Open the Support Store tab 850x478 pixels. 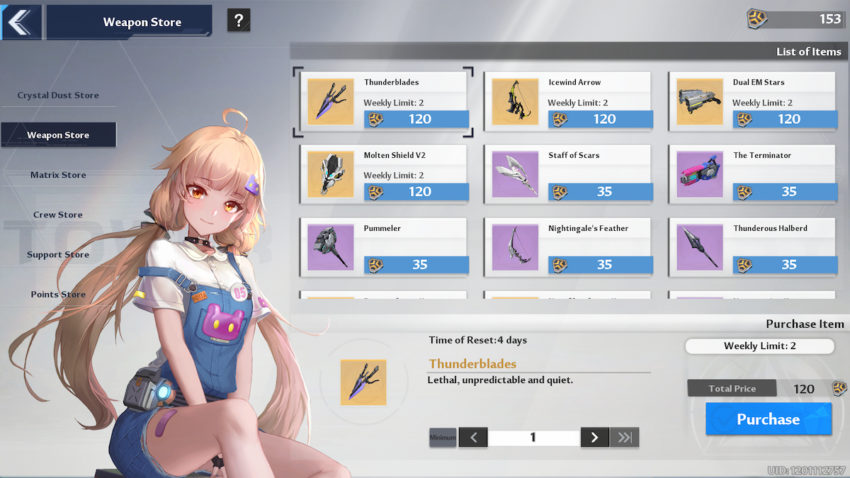tap(58, 255)
